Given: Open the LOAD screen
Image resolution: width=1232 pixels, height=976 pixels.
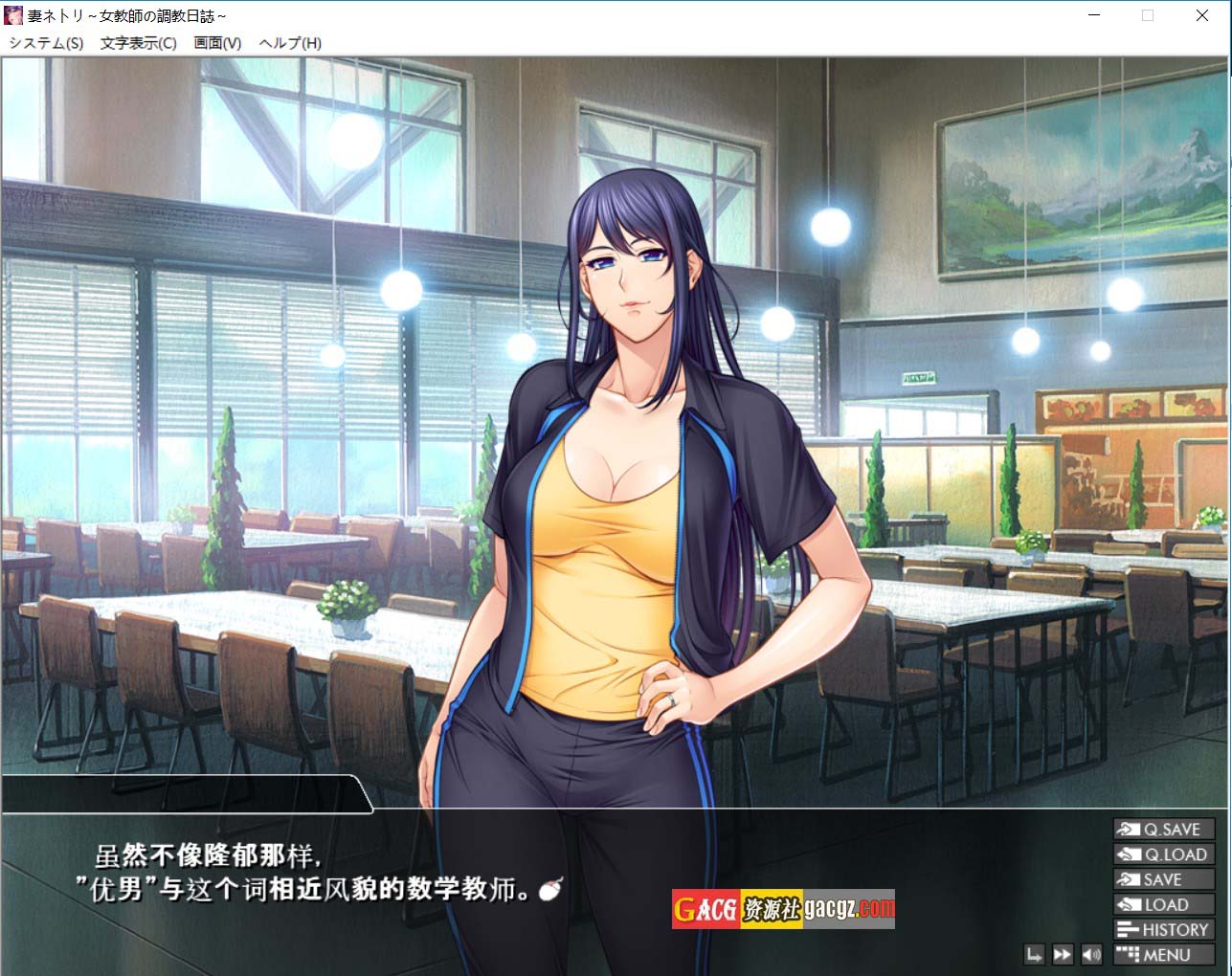Looking at the screenshot, I should (x=1163, y=904).
